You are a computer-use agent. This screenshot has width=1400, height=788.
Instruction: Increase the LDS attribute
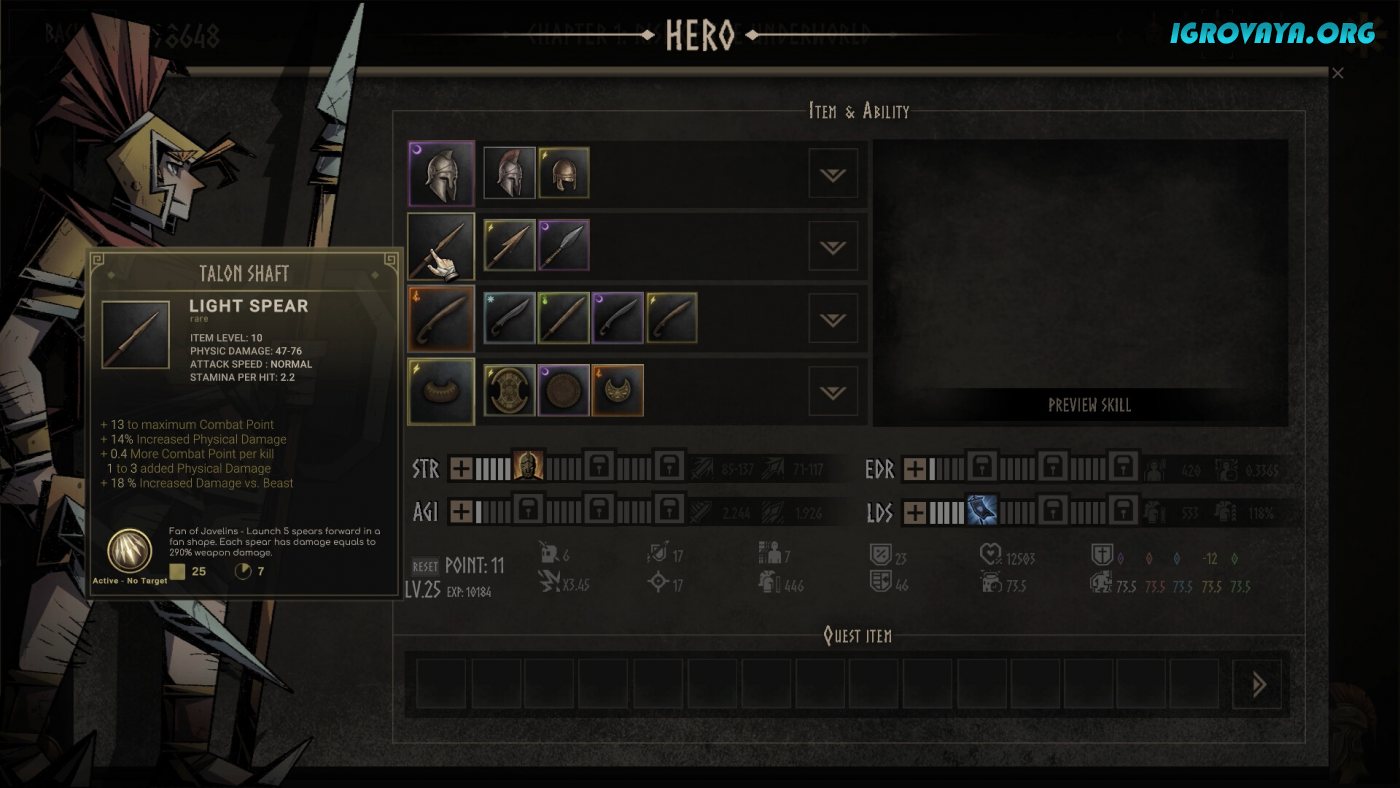[x=914, y=513]
